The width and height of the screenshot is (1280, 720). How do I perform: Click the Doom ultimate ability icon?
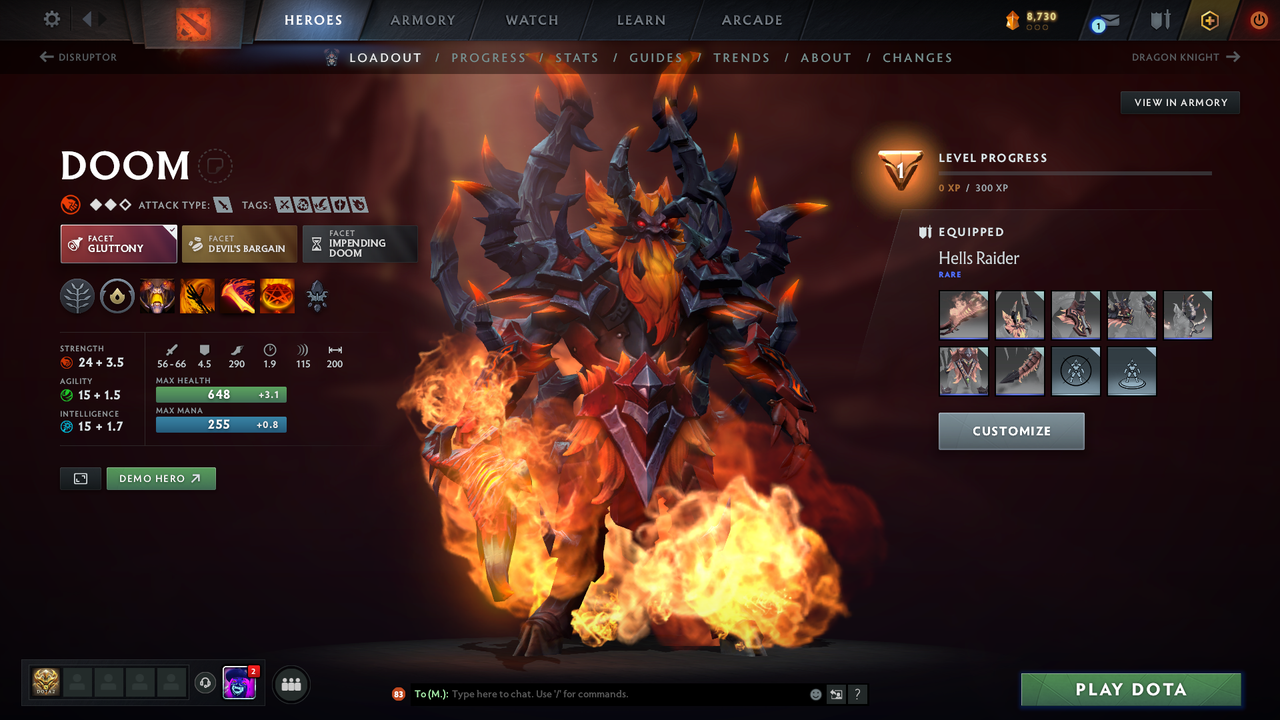pos(277,296)
